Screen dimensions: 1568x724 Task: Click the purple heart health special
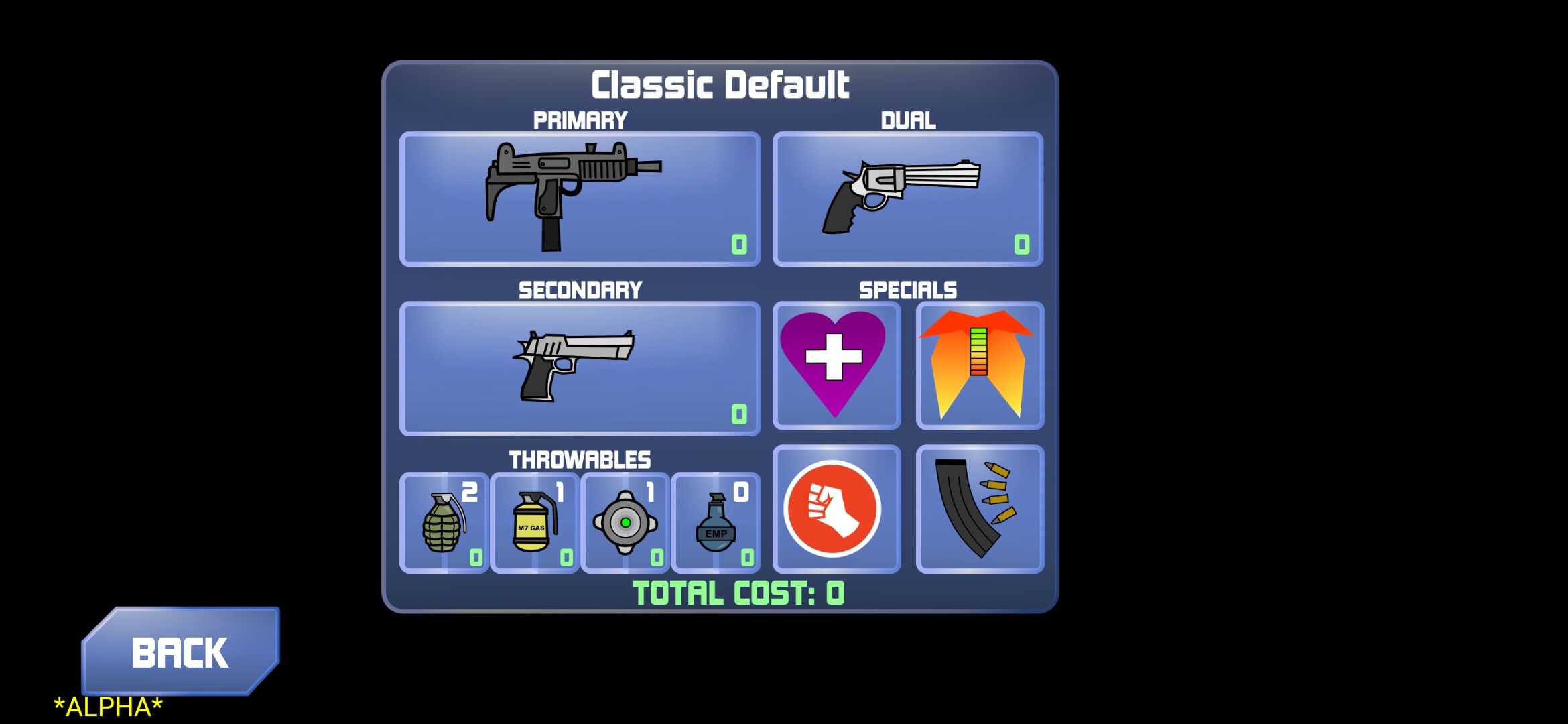coord(836,365)
